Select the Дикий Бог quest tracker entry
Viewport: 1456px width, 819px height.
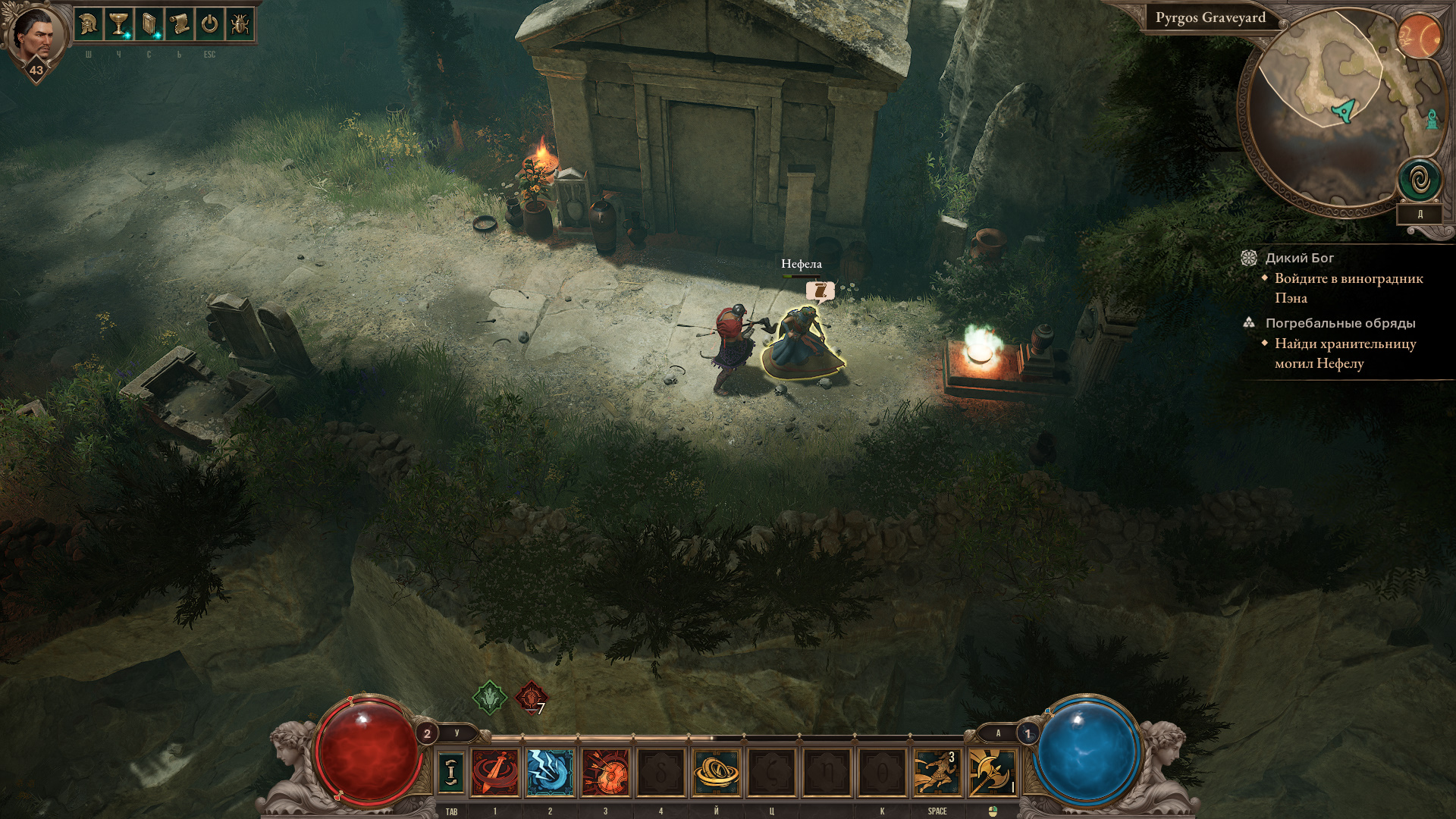click(x=1299, y=258)
